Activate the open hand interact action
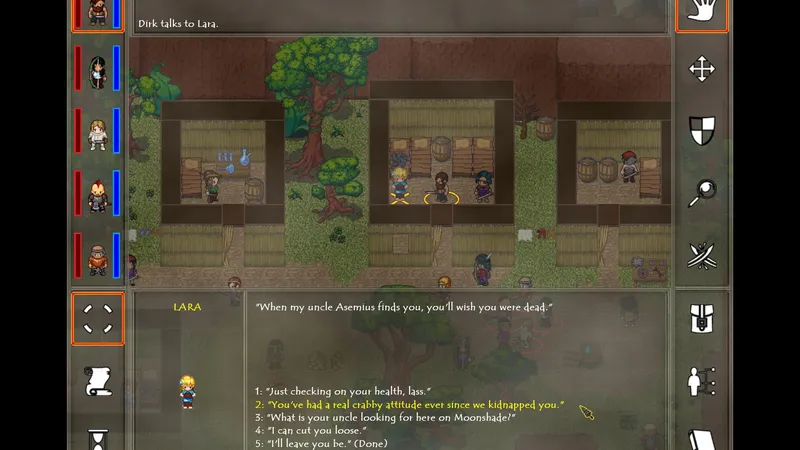The height and width of the screenshot is (450, 800). [702, 12]
